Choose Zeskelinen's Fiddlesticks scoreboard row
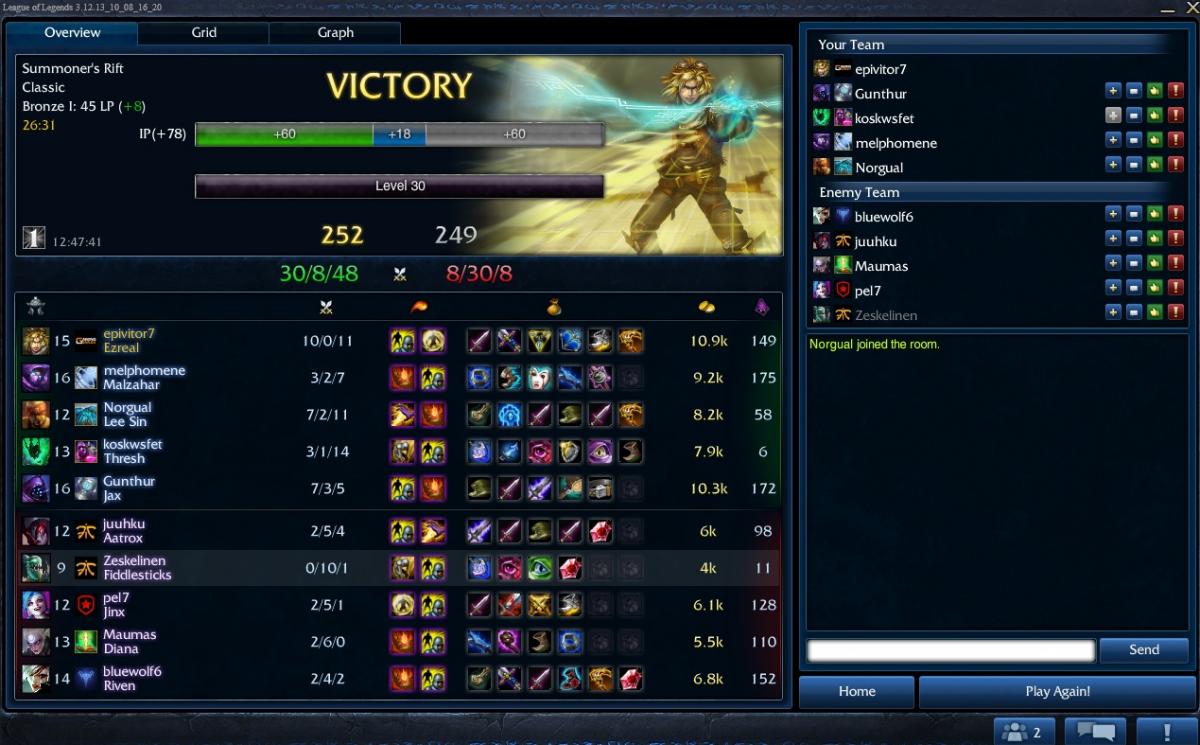Image resolution: width=1200 pixels, height=745 pixels. (400, 568)
